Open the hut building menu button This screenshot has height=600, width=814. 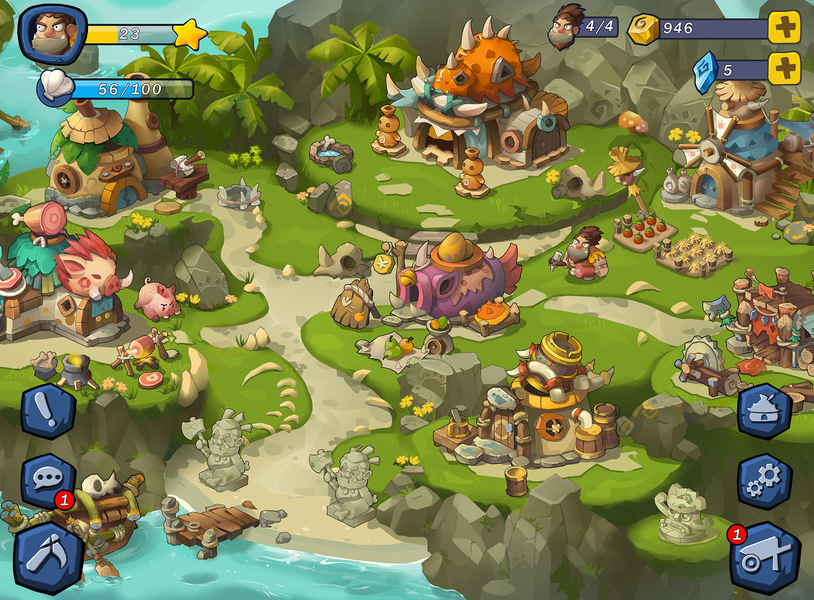pyautogui.click(x=765, y=412)
